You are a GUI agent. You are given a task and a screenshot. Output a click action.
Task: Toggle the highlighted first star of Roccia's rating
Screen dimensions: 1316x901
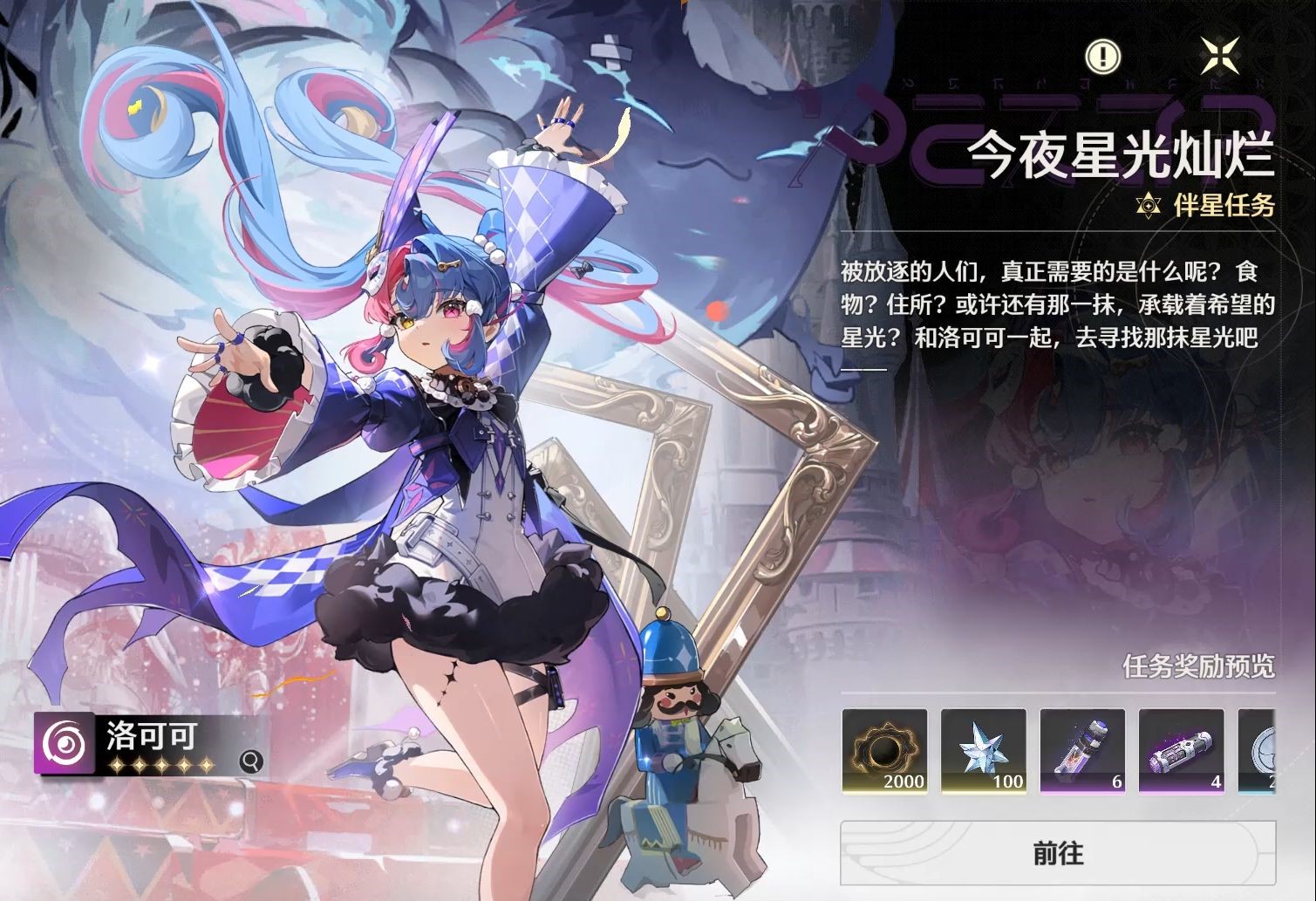117,763
